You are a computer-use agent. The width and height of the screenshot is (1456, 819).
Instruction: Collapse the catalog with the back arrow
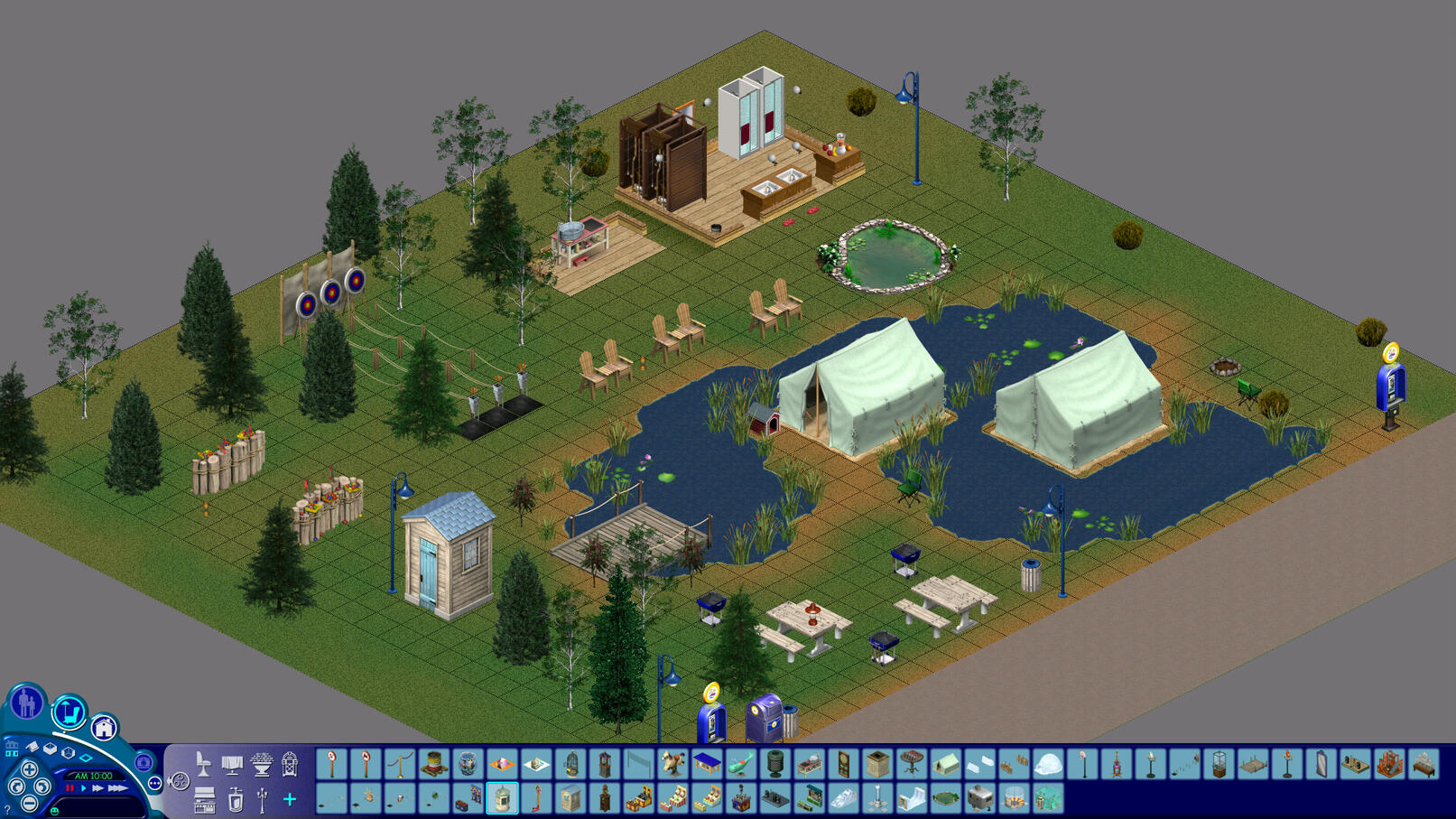pyautogui.click(x=169, y=779)
